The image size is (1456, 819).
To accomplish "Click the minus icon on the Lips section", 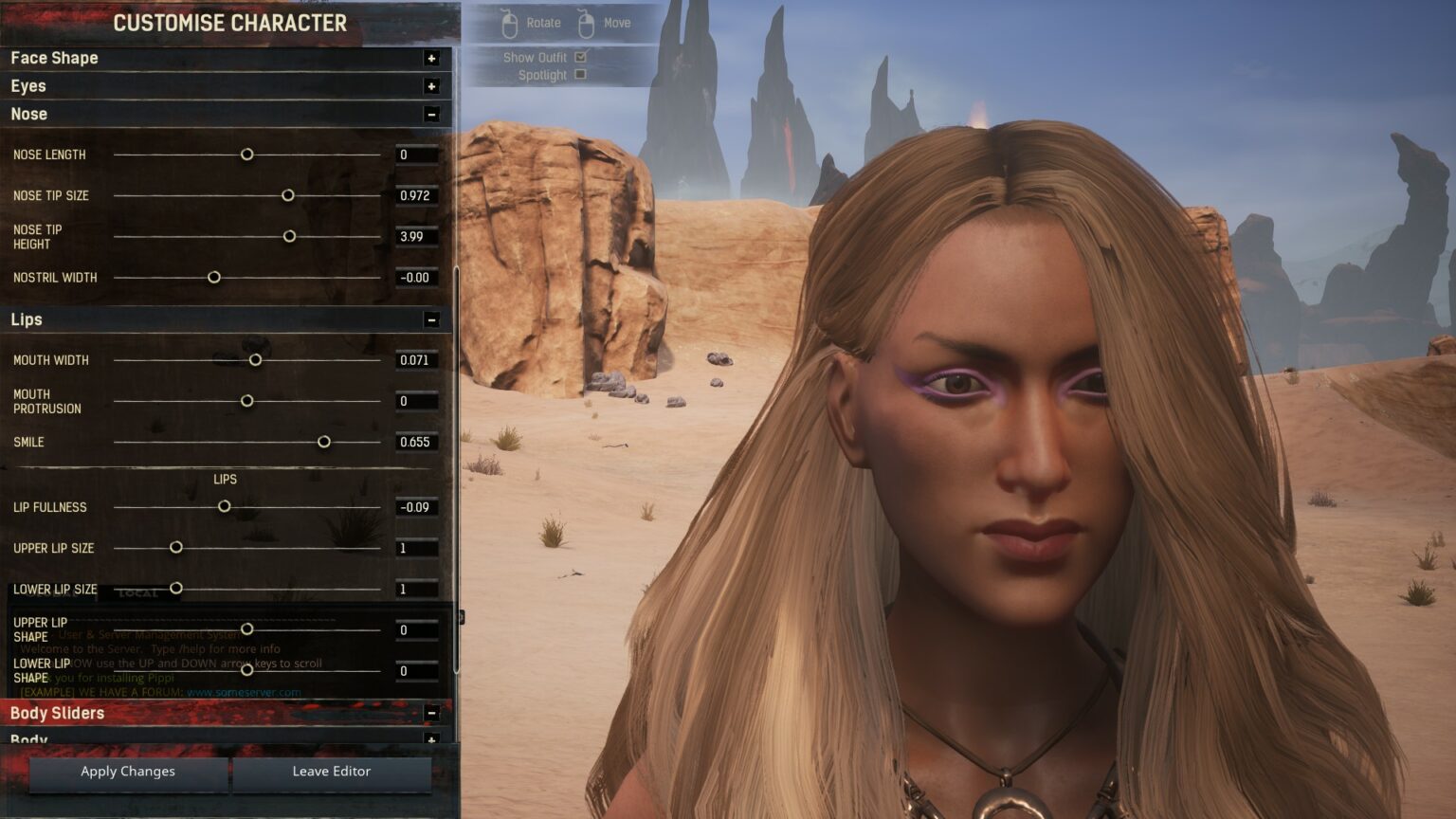I will click(x=433, y=319).
